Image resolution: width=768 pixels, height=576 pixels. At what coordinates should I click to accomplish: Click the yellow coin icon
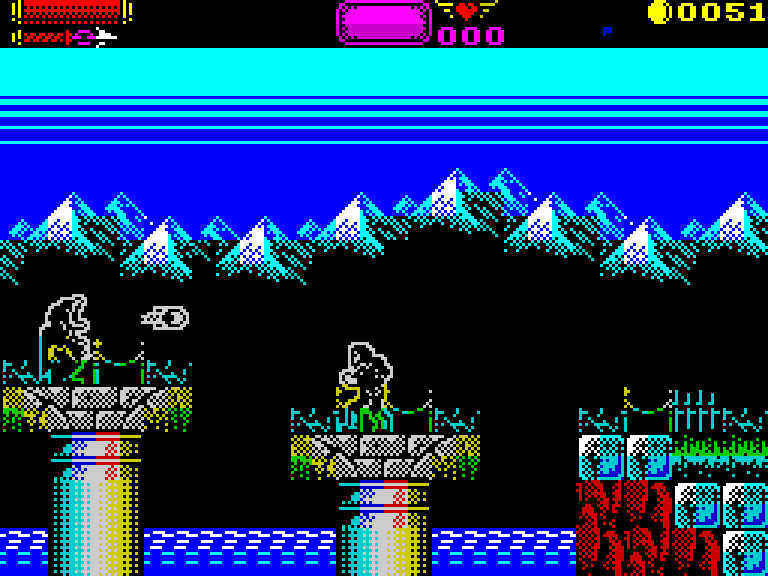659,12
